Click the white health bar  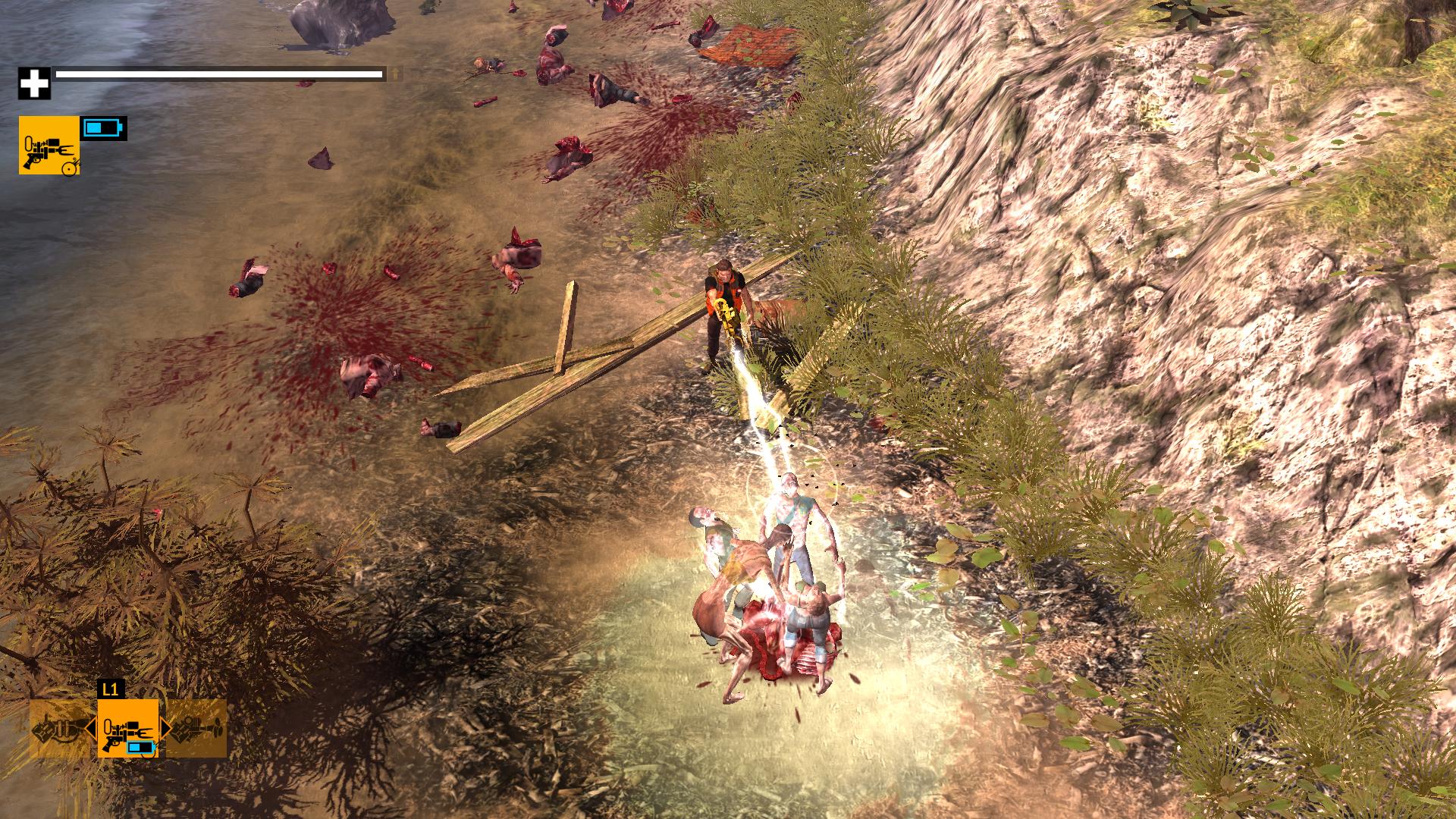(220, 75)
